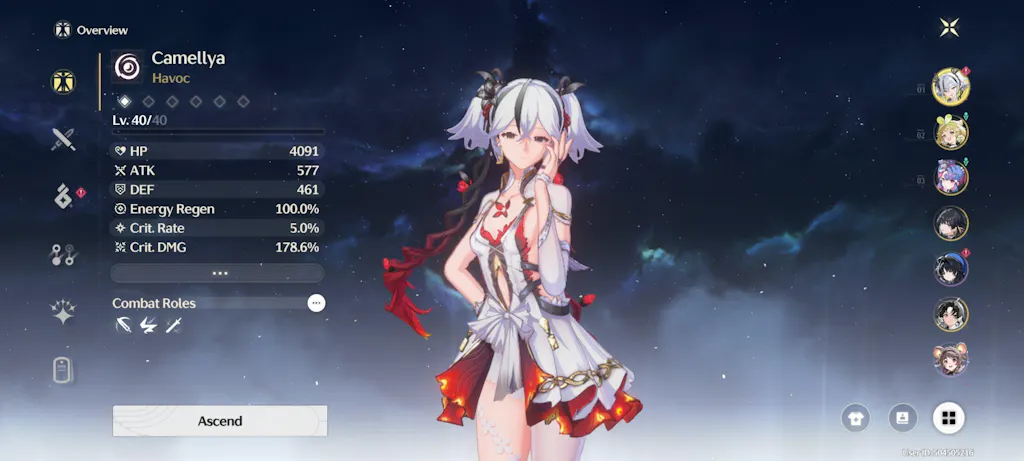Open the outfit wardrobe shirt button

click(856, 417)
